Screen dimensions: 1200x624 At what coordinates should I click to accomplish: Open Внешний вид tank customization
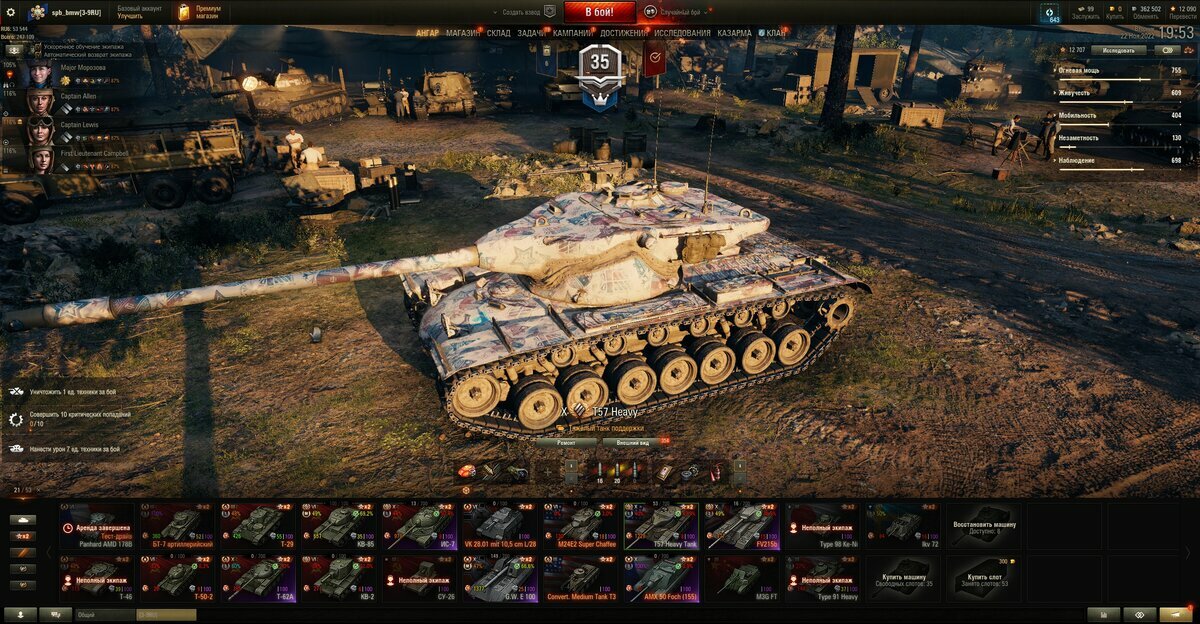(634, 441)
